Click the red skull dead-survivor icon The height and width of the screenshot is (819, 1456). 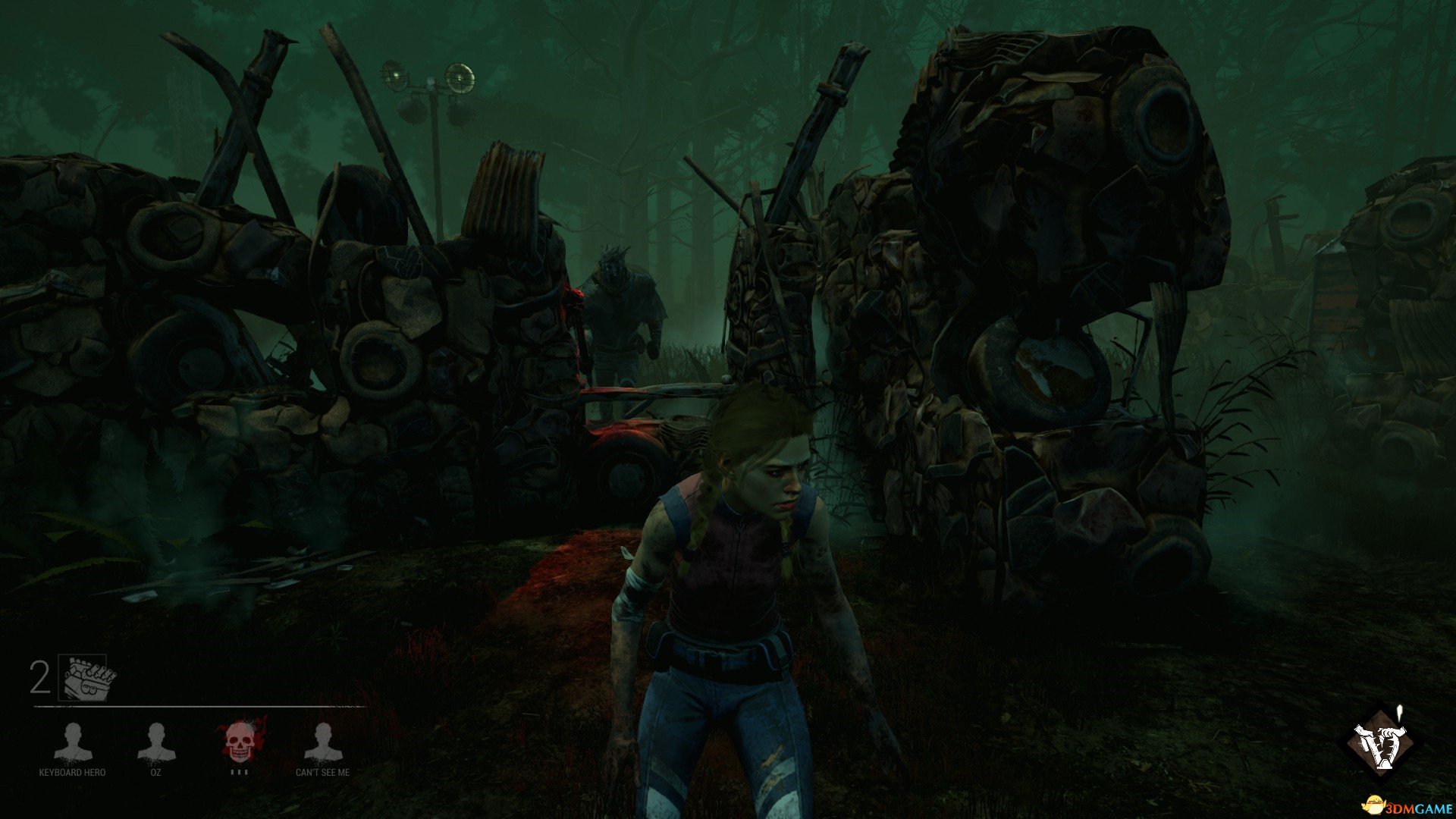point(240,742)
